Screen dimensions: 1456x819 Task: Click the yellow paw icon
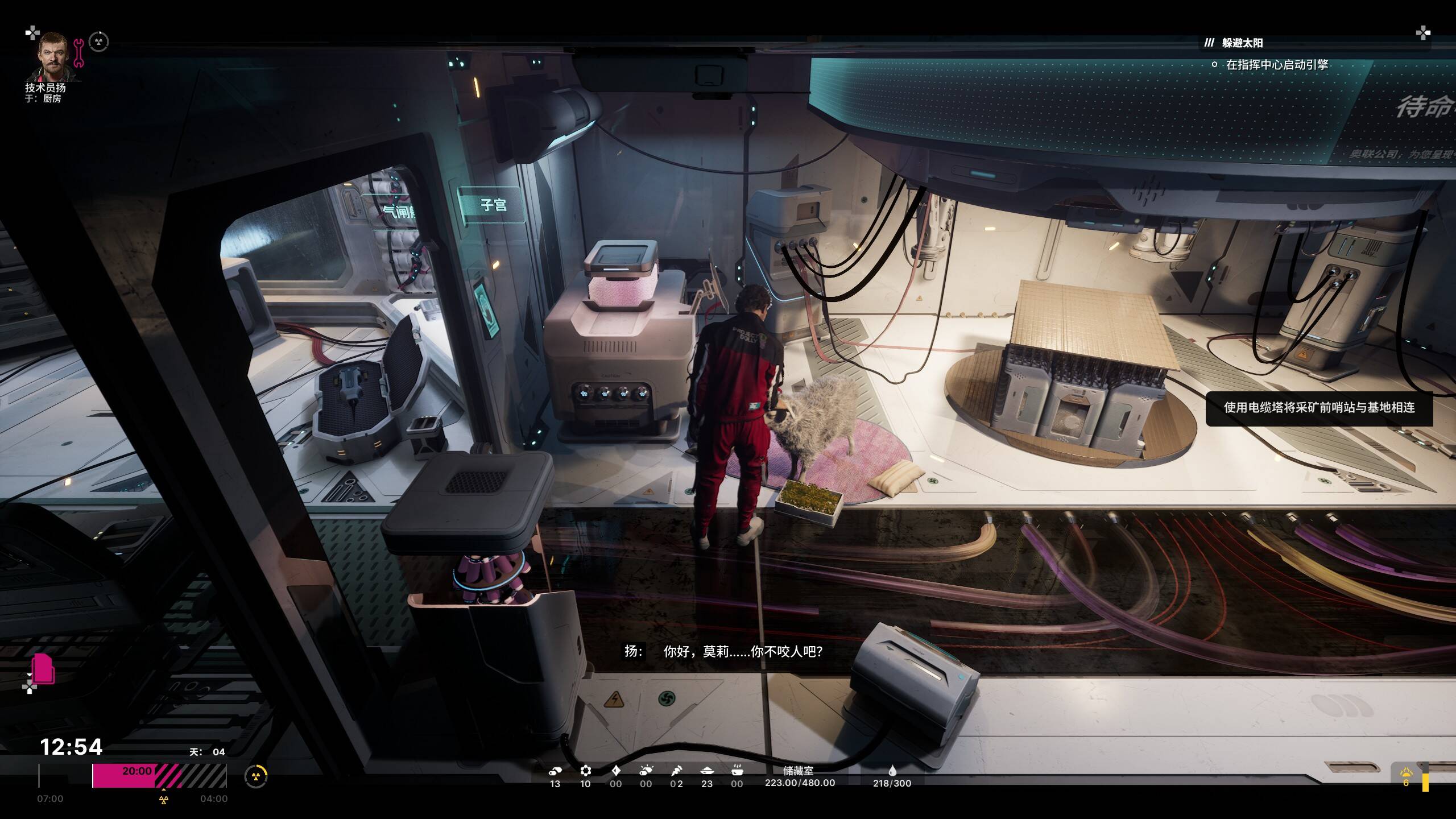[x=1407, y=773]
